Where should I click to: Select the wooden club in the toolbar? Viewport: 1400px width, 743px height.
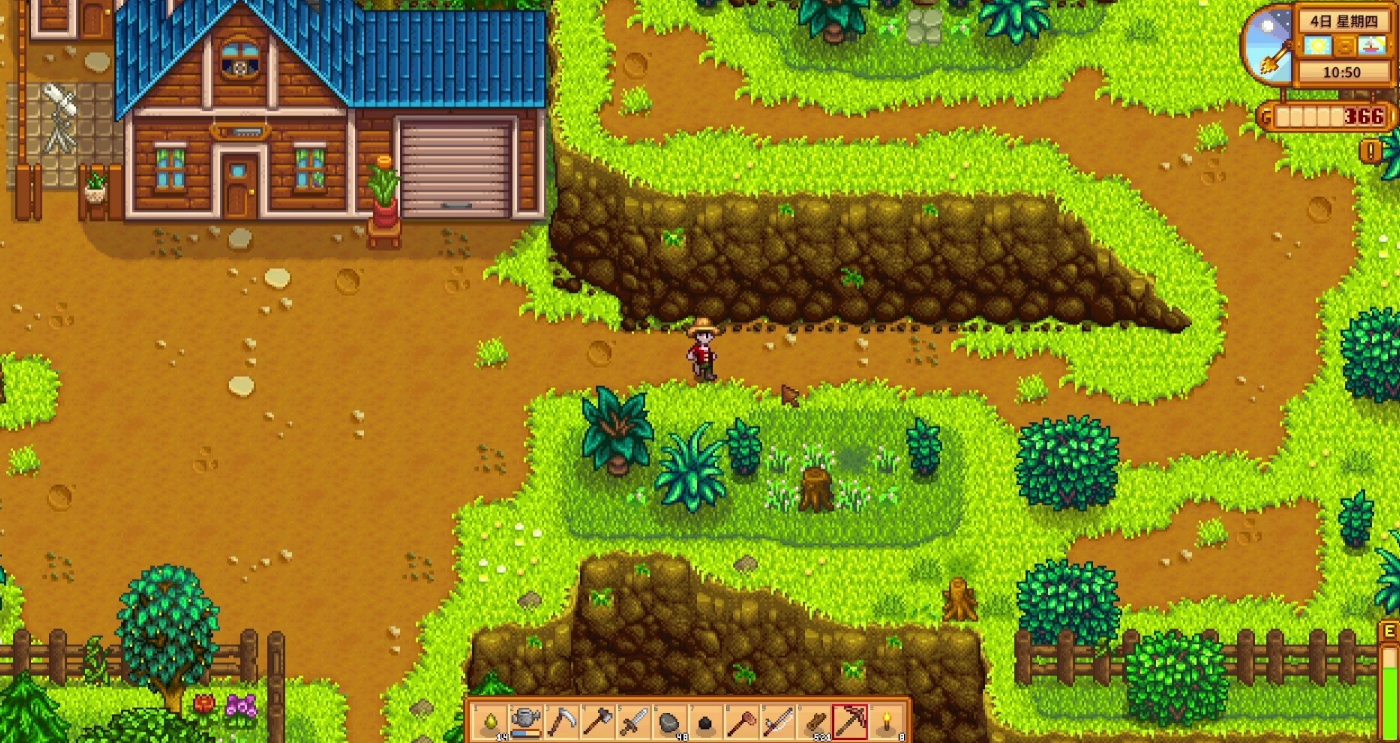742,721
